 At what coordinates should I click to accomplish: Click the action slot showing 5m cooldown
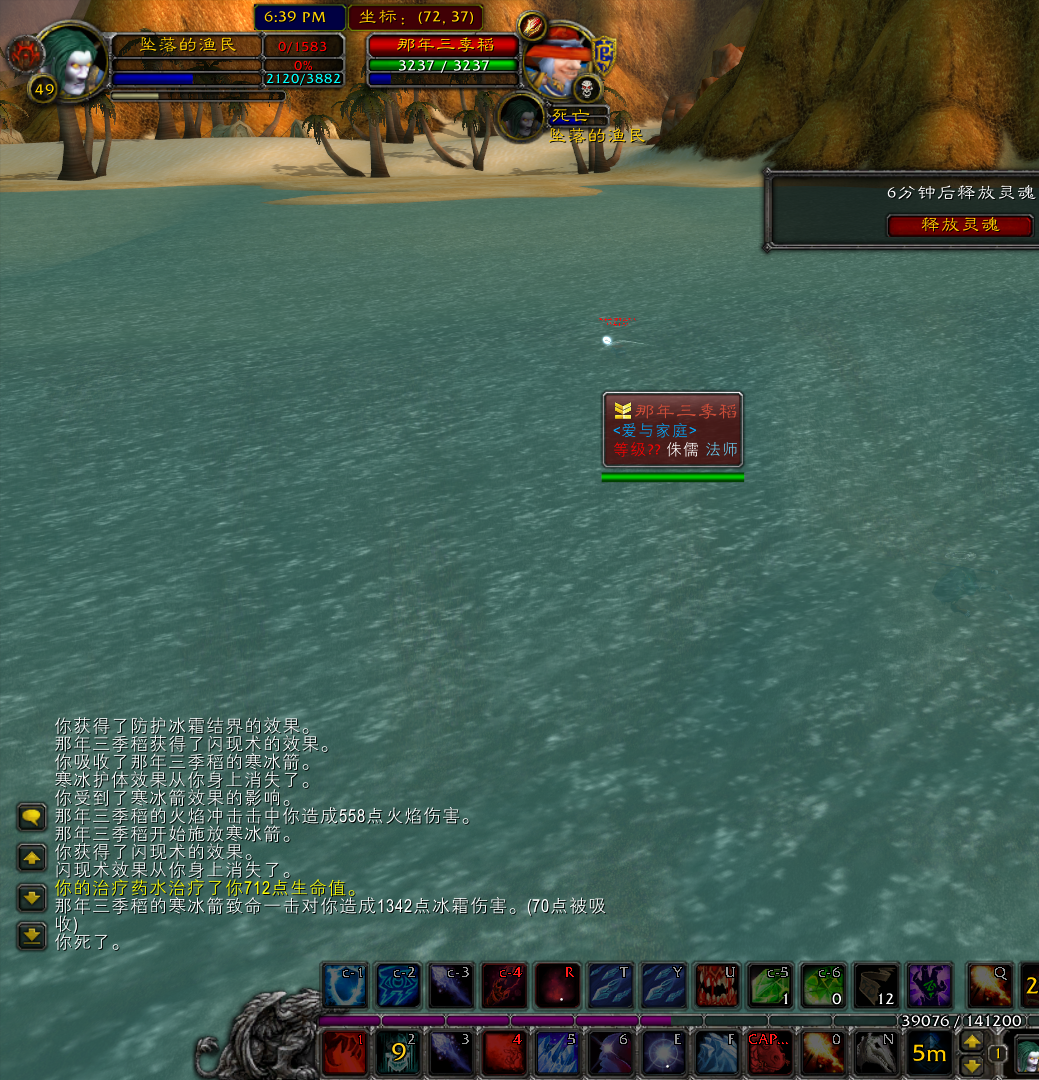click(x=929, y=1053)
